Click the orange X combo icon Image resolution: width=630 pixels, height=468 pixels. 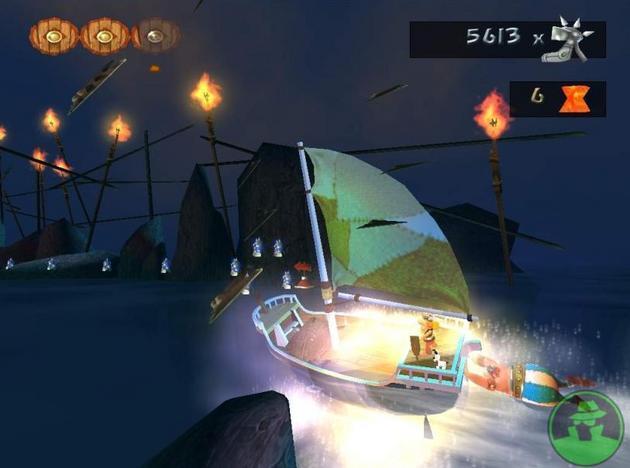[574, 98]
